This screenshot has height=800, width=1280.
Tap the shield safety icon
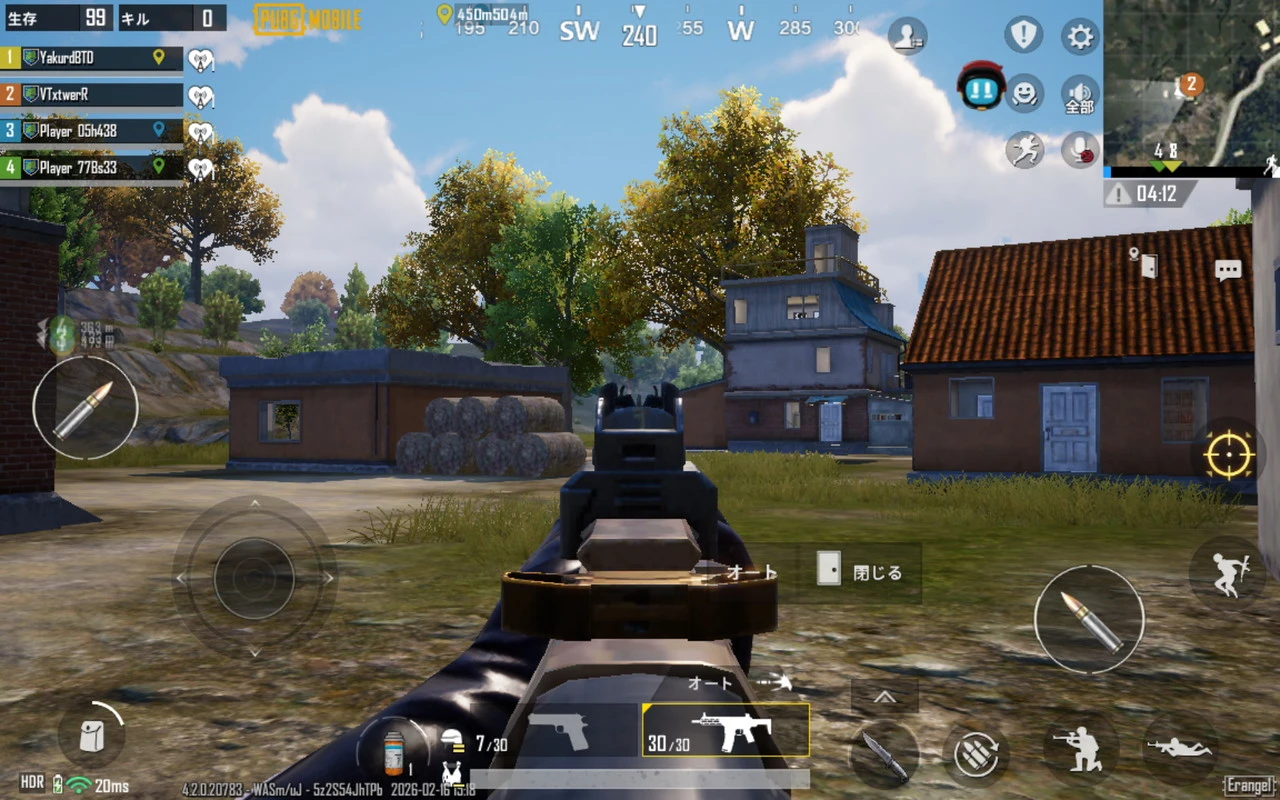(x=1023, y=36)
